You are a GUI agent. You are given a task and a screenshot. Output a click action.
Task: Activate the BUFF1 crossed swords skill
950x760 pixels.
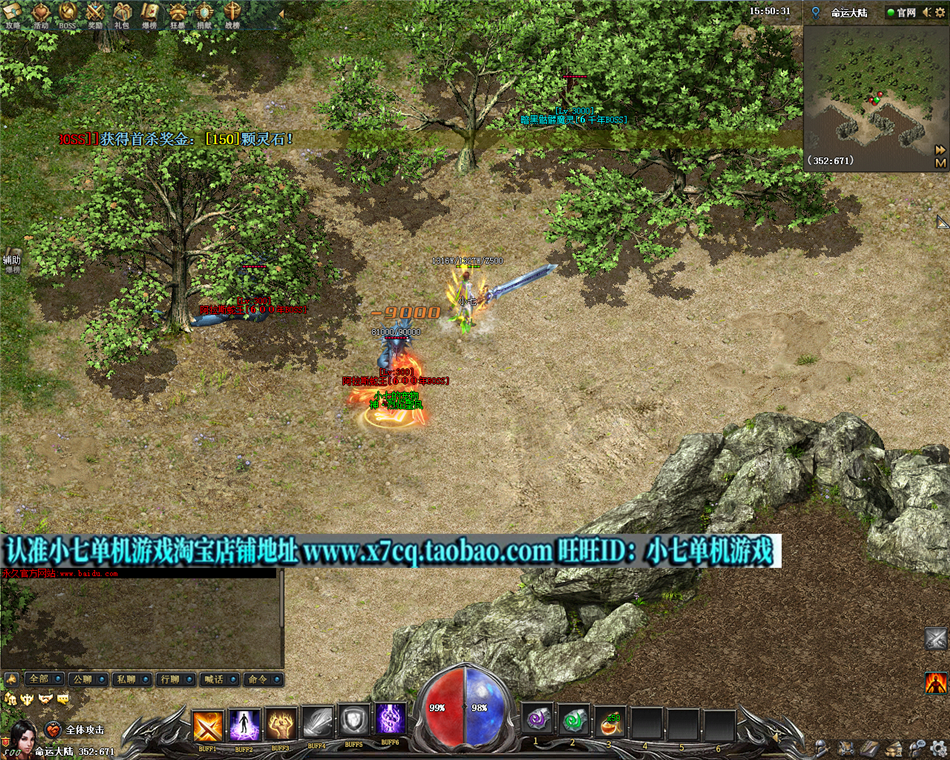point(208,724)
